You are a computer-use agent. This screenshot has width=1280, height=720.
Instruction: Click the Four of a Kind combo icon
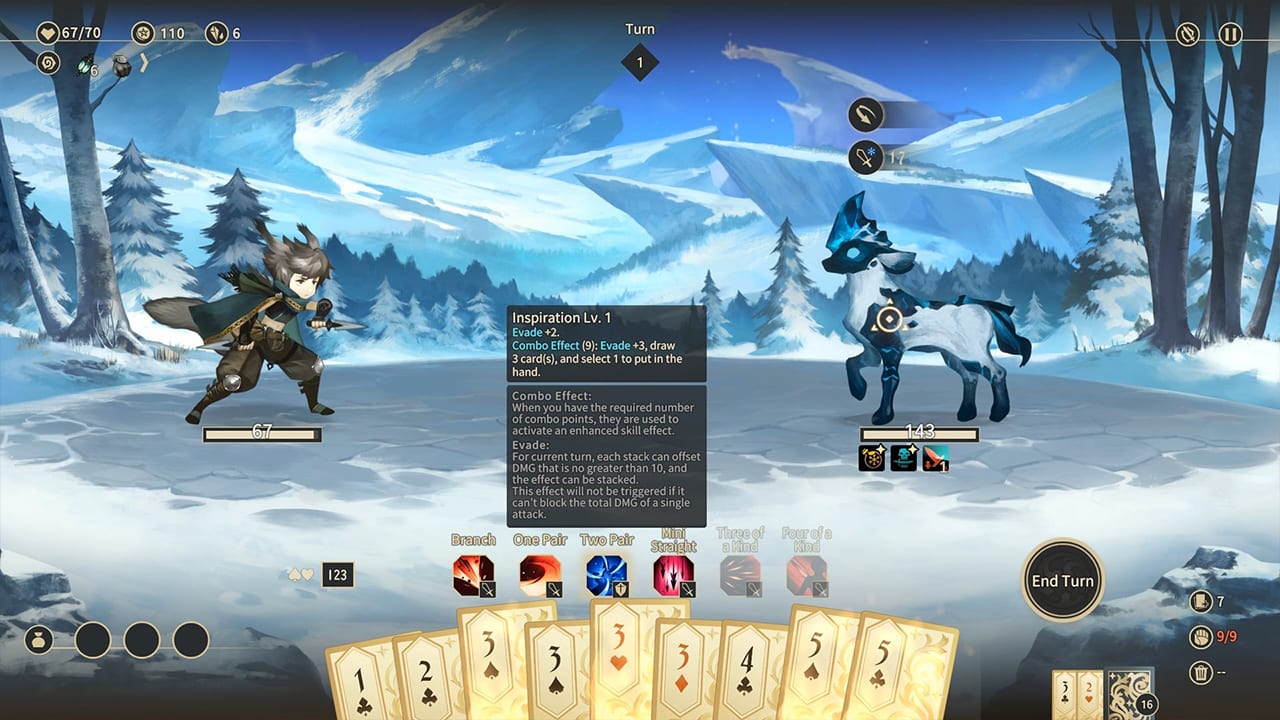tap(808, 575)
